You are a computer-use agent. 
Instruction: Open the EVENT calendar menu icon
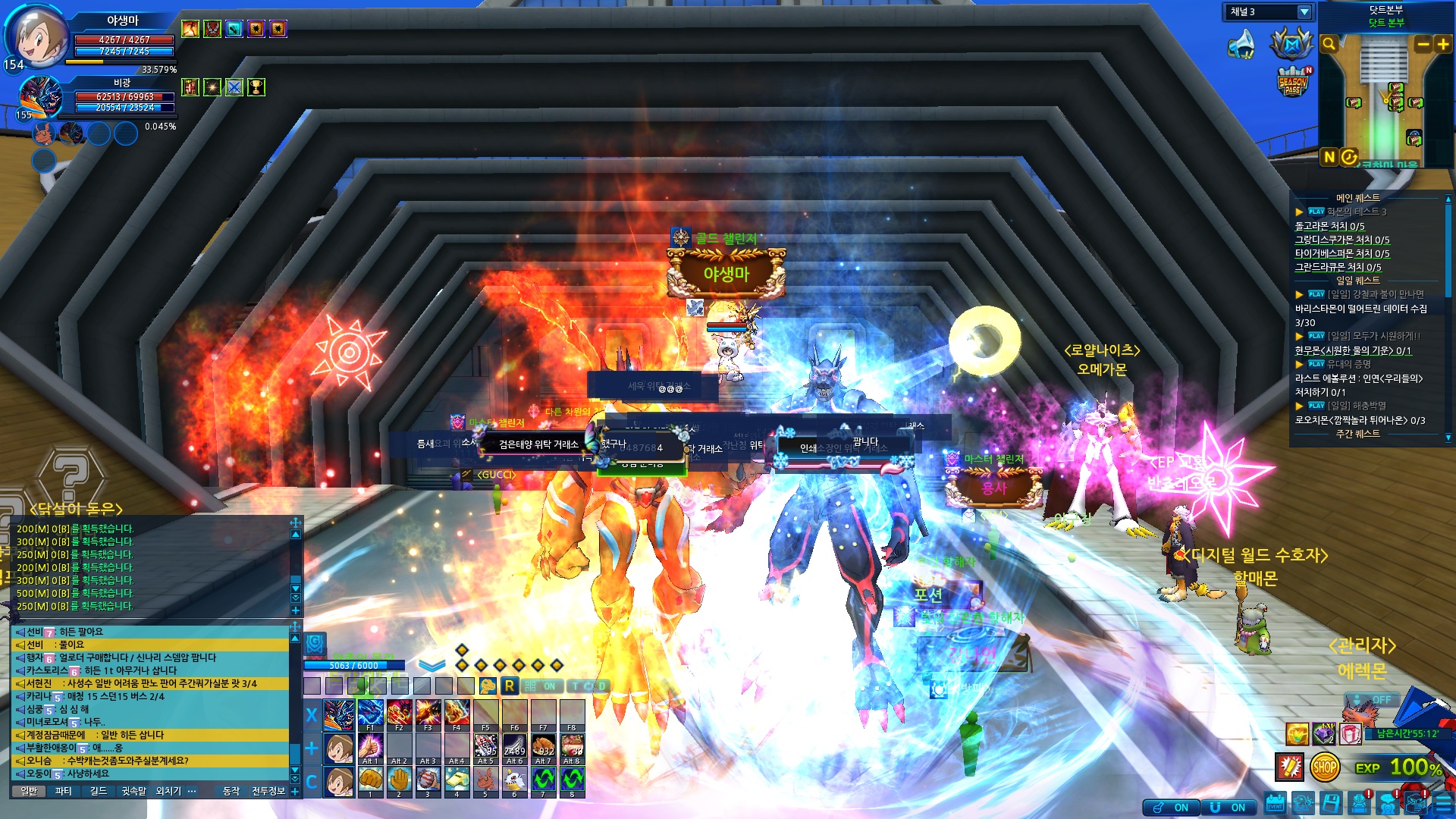pyautogui.click(x=1275, y=803)
